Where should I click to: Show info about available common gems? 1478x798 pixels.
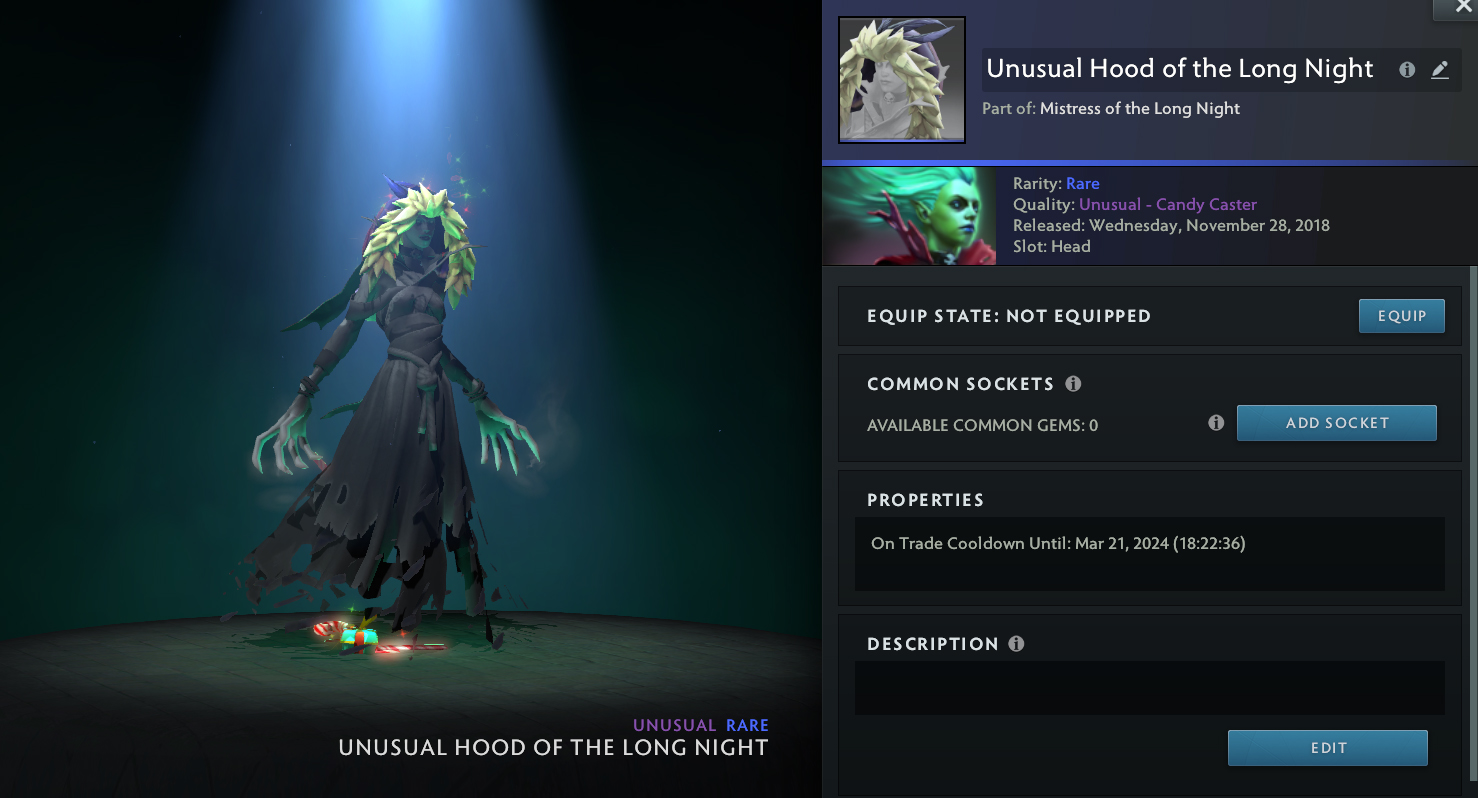pyautogui.click(x=1216, y=423)
